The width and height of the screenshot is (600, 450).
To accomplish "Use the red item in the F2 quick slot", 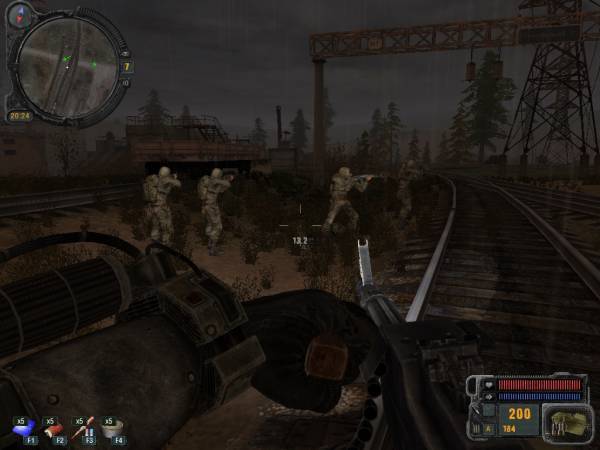I will coord(57,428).
